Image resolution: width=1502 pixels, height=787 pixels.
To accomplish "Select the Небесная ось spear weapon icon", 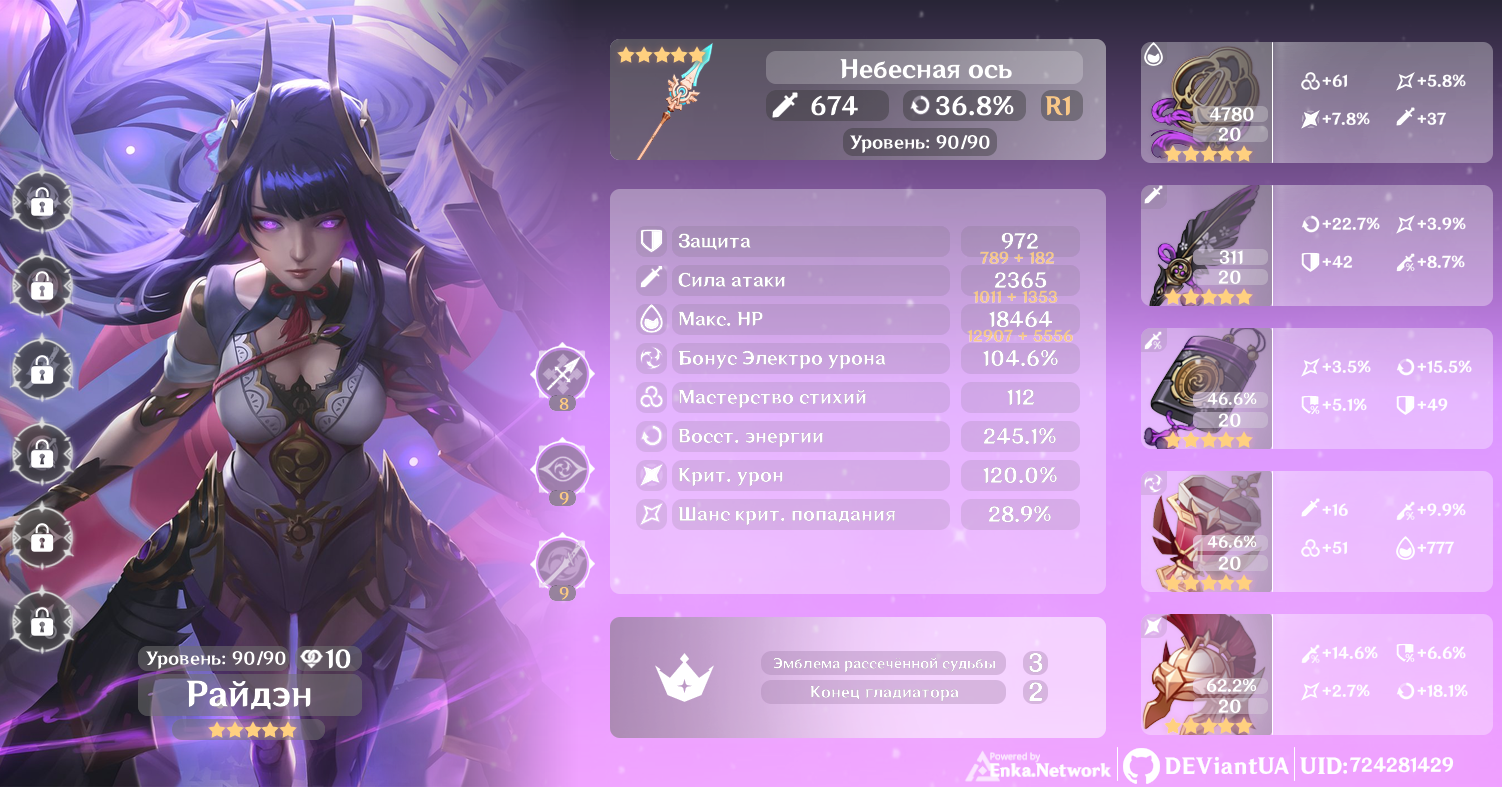I will pyautogui.click(x=678, y=103).
